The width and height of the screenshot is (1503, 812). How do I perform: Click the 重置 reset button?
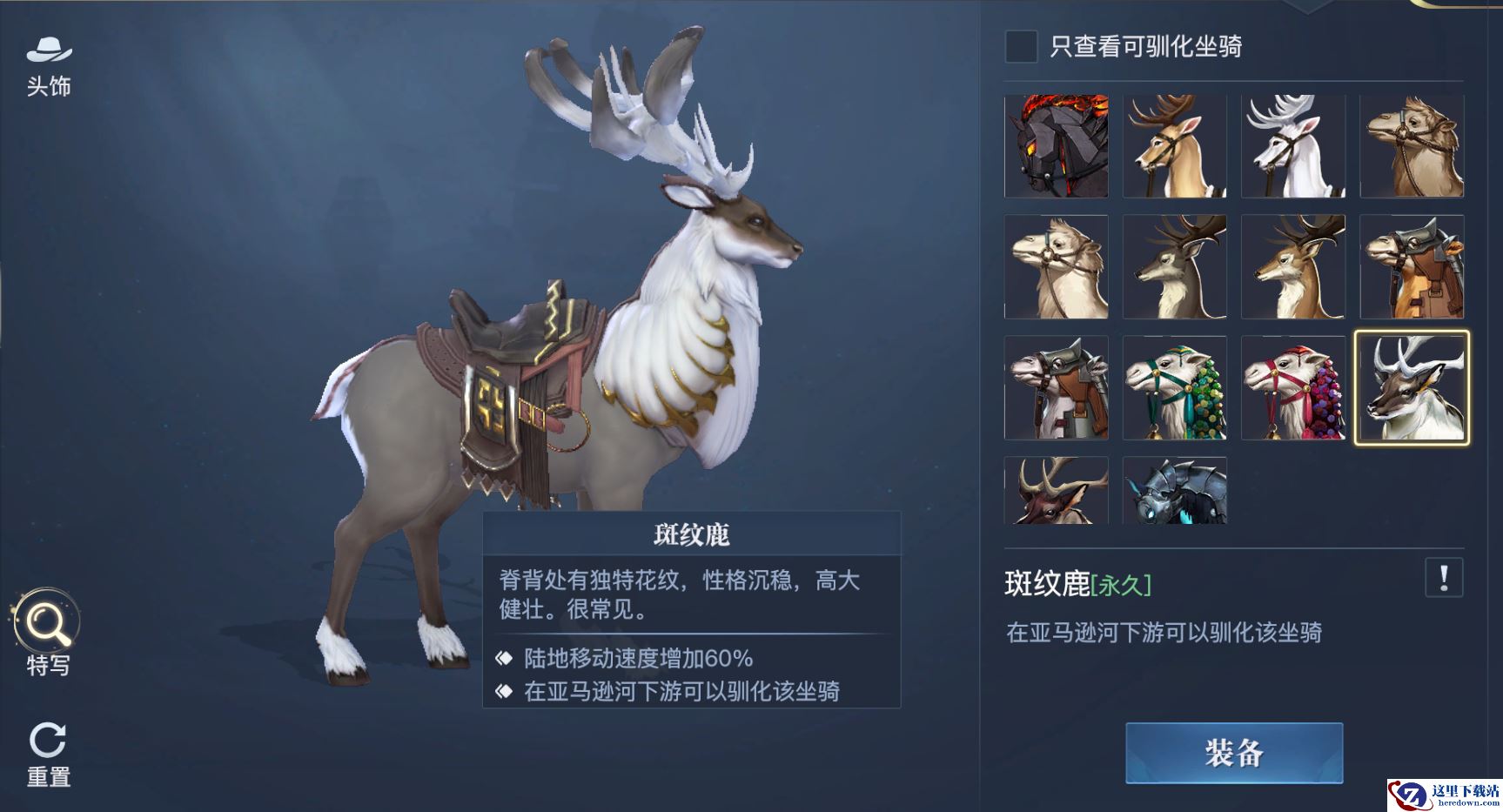click(48, 754)
